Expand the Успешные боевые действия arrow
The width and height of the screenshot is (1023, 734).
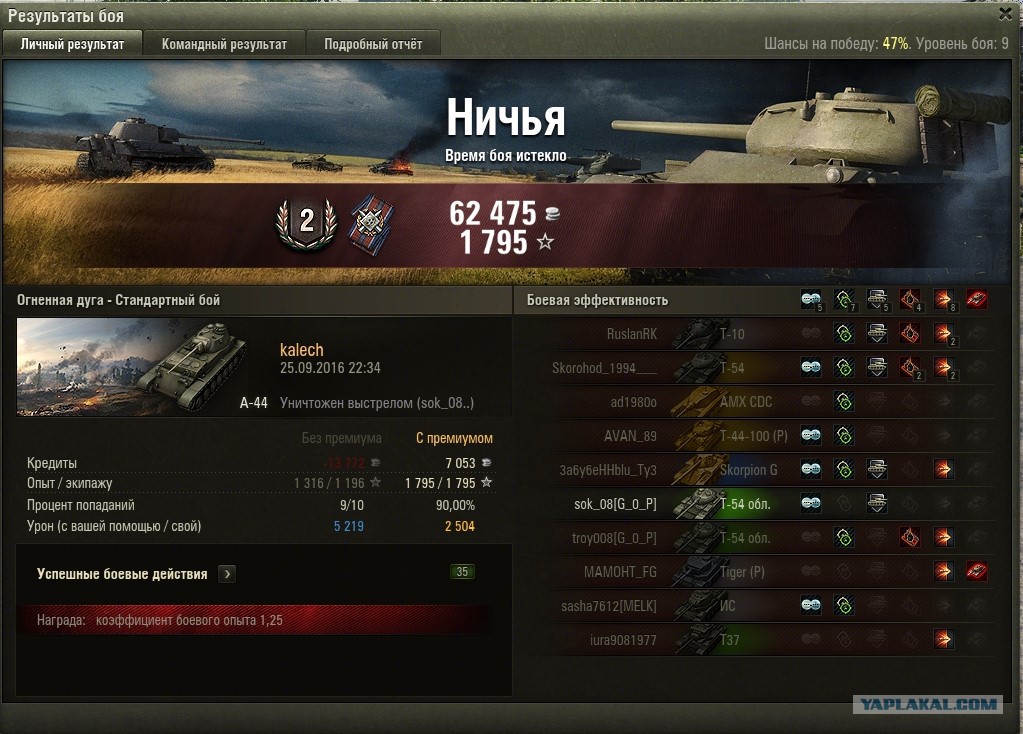click(x=228, y=574)
